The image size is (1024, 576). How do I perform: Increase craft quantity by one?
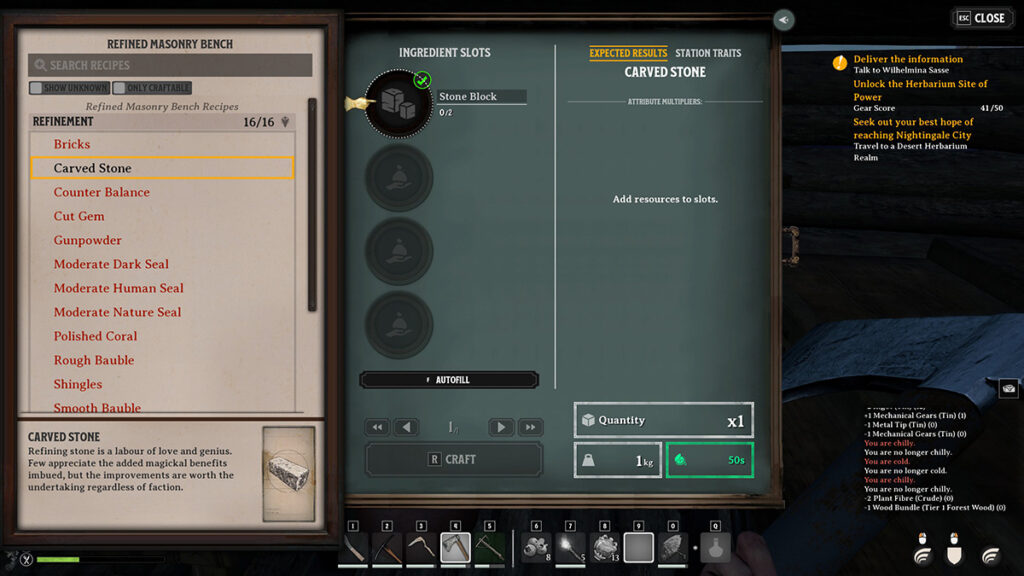pos(501,427)
